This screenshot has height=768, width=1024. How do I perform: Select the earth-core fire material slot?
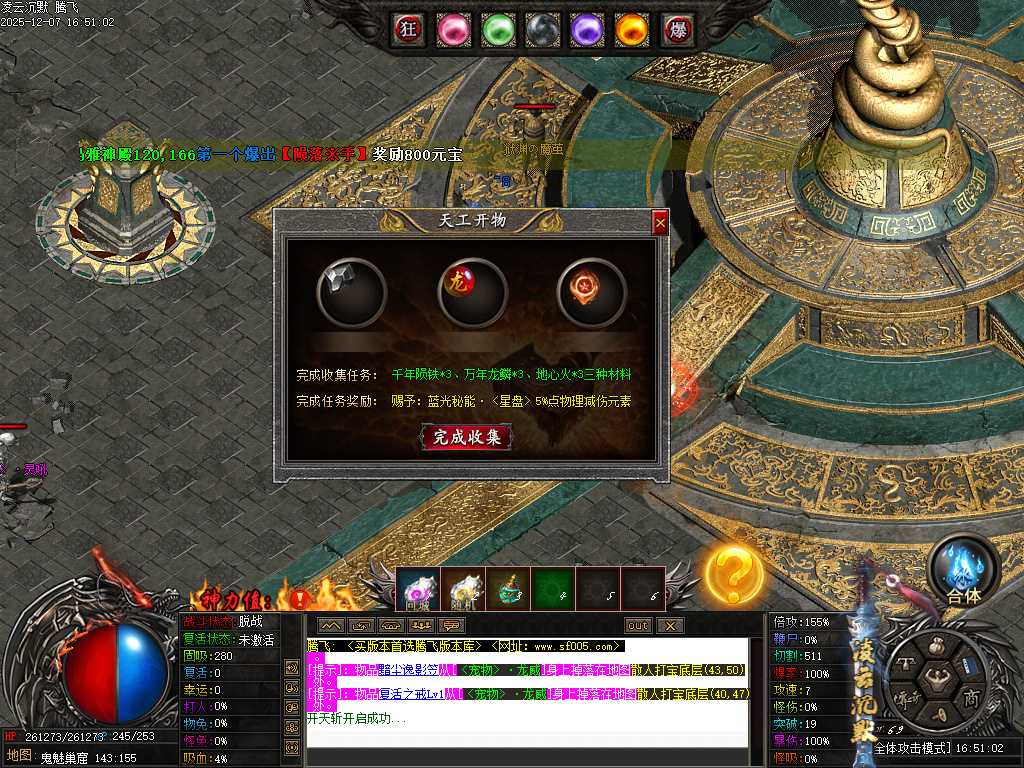coord(591,292)
